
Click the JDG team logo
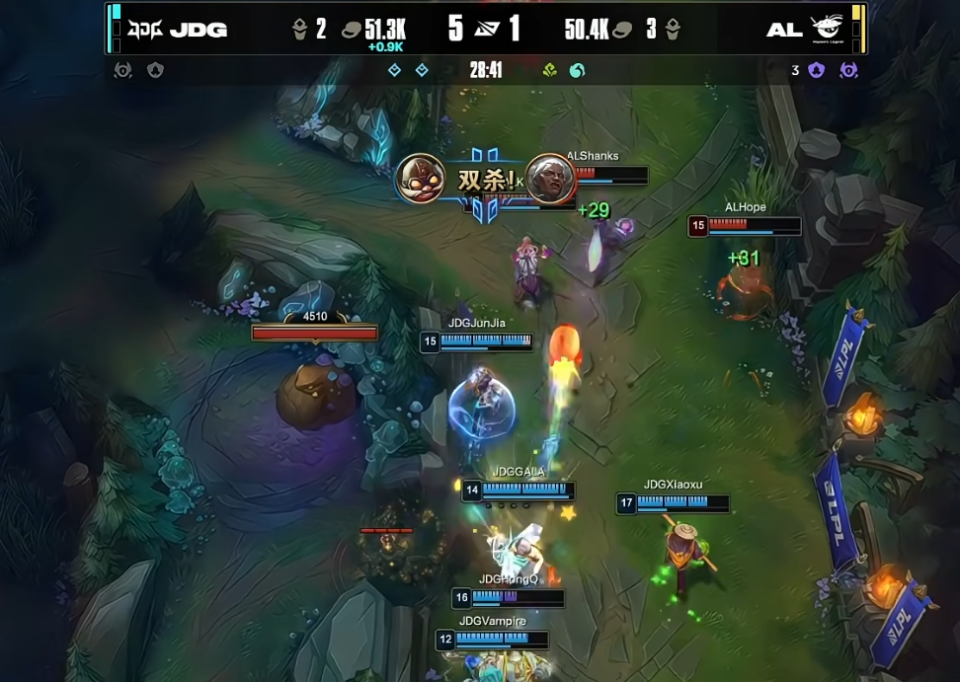(144, 28)
